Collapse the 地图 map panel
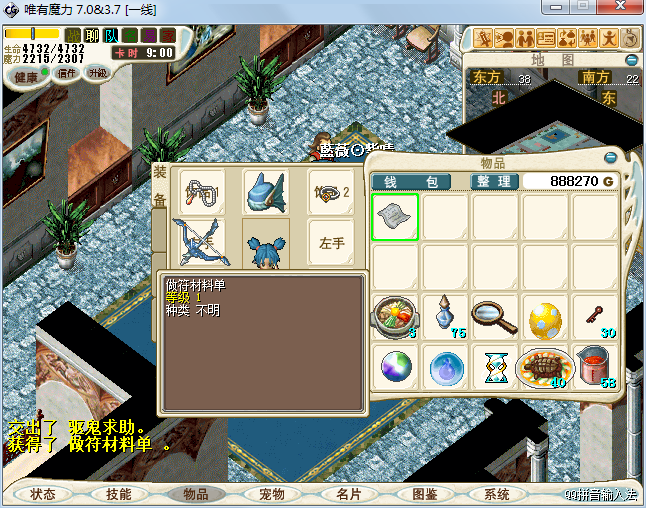Viewport: 646px width, 508px height. click(632, 59)
